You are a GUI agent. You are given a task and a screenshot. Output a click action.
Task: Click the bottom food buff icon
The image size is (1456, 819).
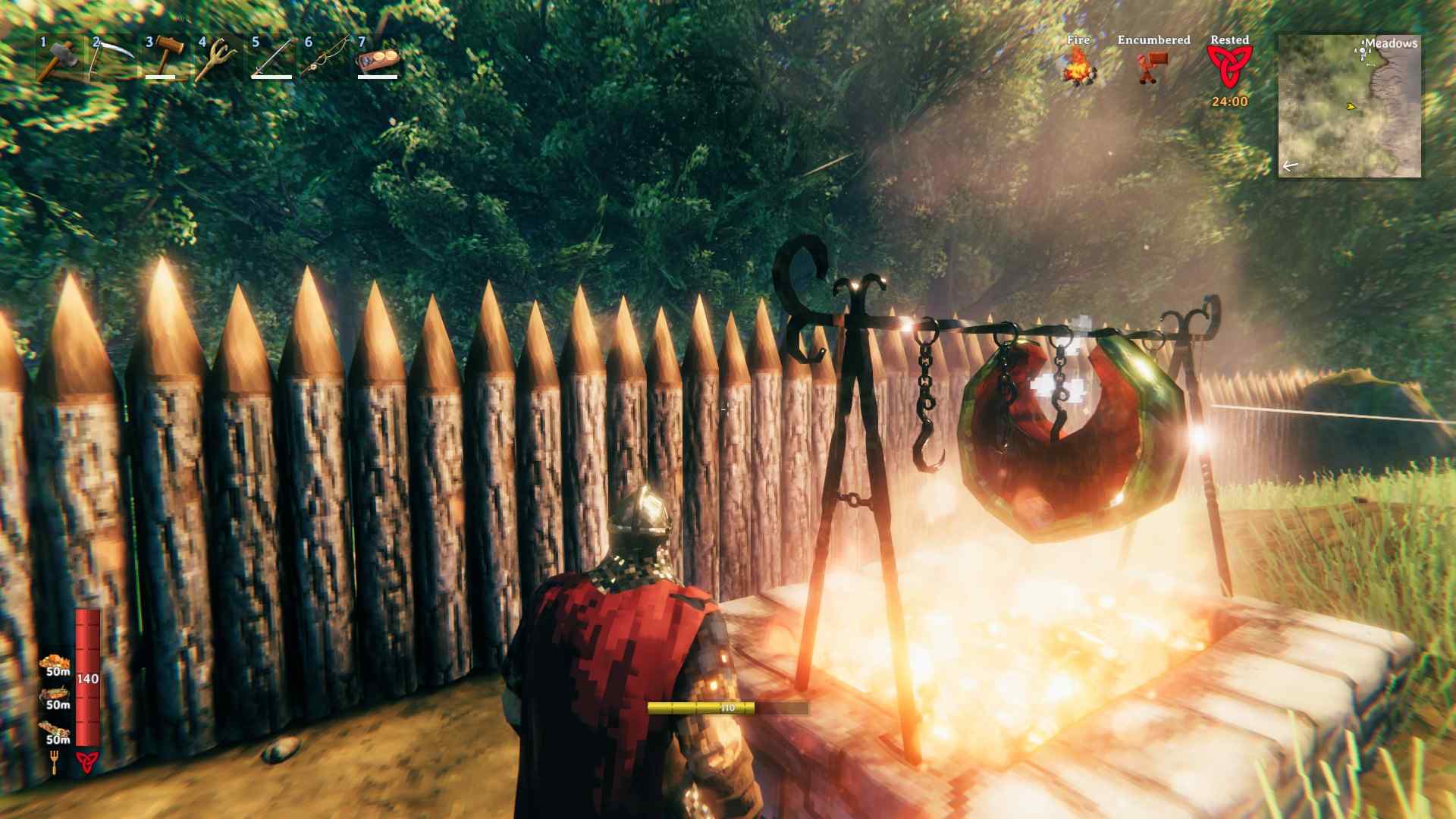[x=55, y=730]
